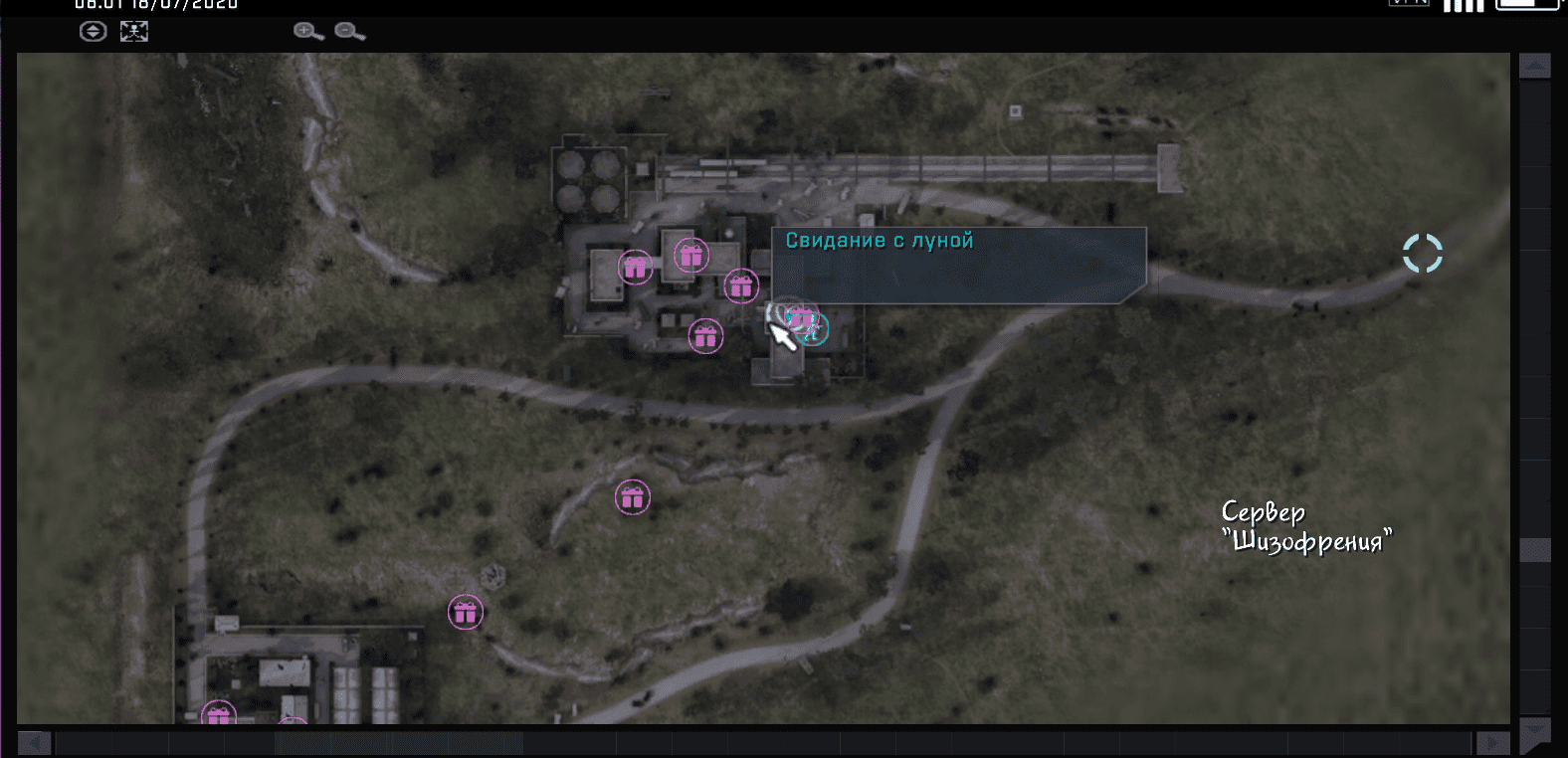Select the gift marker beside the rock pile
Screen dimensions: 1568x758
(x=465, y=612)
